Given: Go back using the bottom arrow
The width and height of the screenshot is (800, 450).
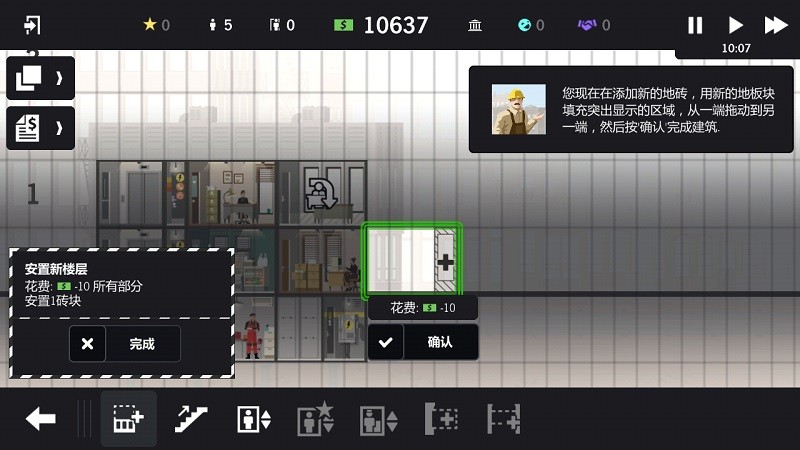Looking at the screenshot, I should [40, 419].
